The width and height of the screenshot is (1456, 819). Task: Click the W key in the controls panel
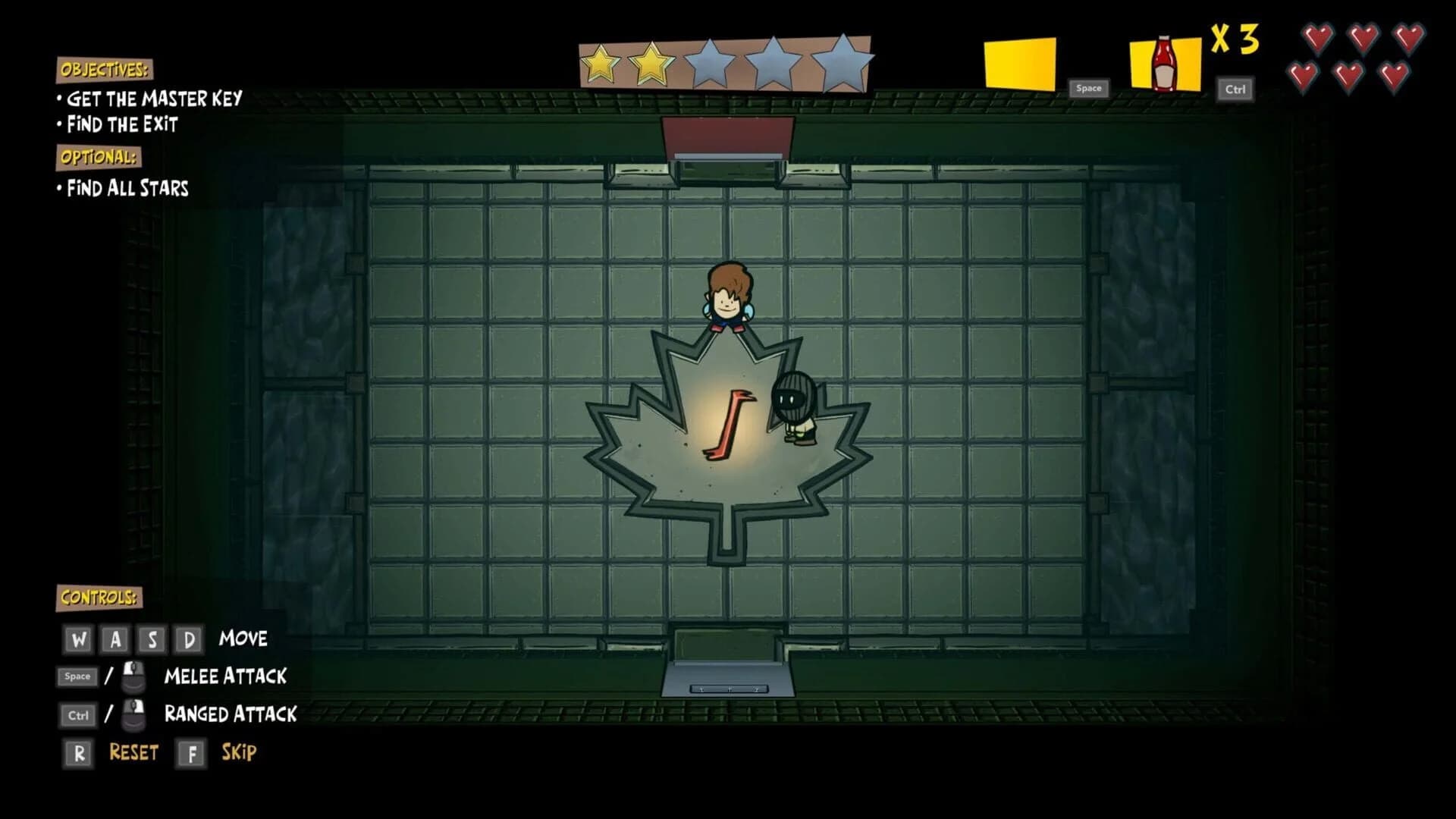tap(77, 639)
